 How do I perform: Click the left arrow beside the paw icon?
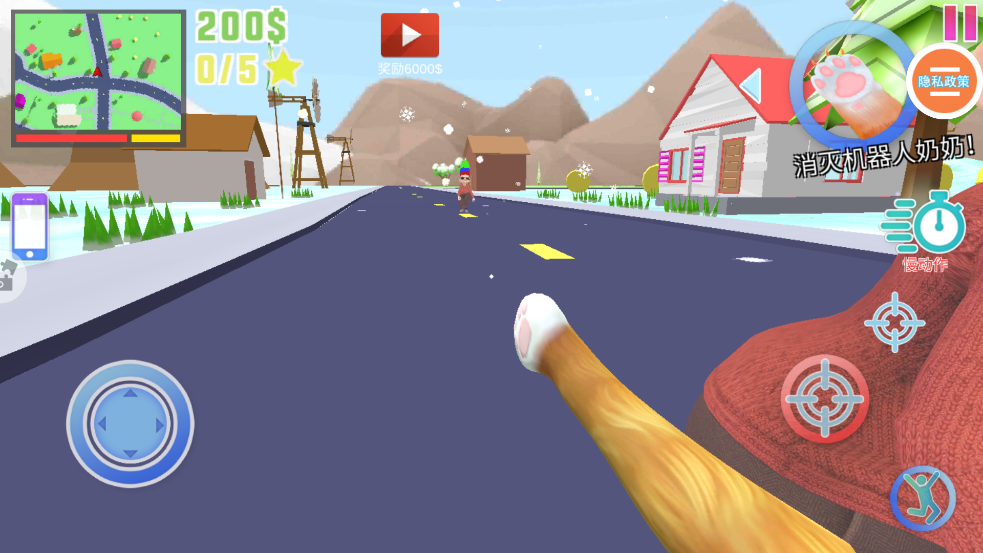pos(752,85)
